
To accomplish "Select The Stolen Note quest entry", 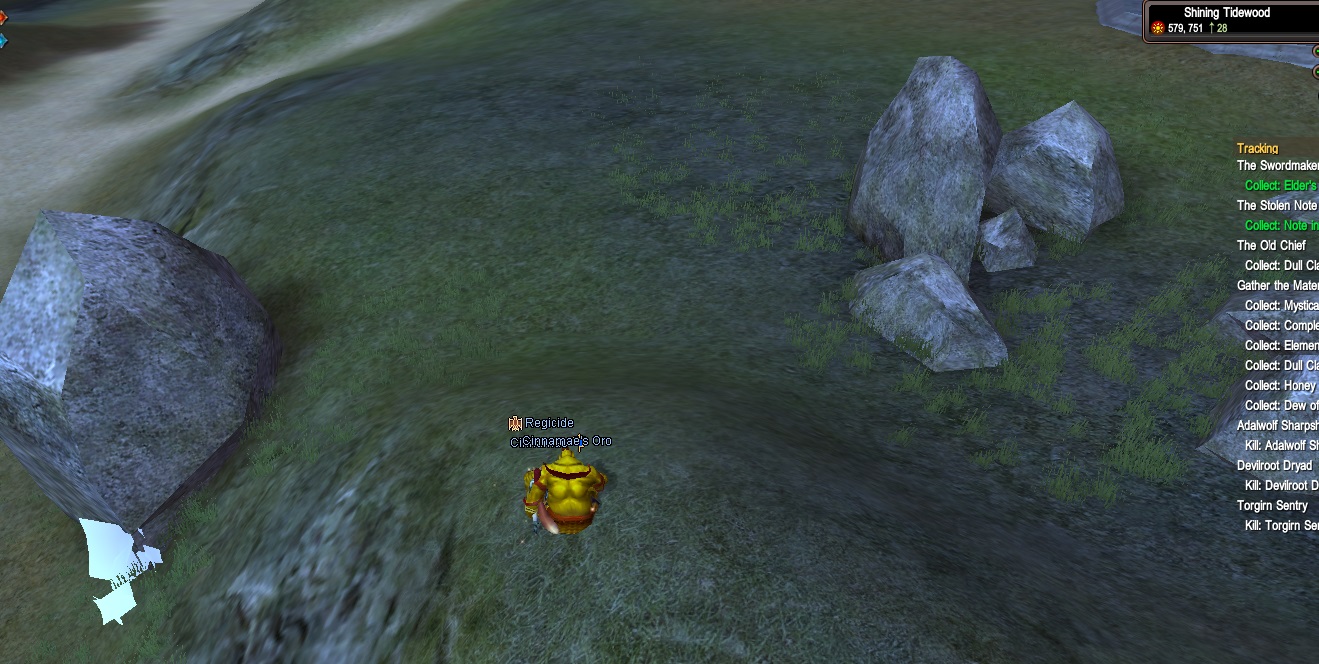I will (1277, 206).
